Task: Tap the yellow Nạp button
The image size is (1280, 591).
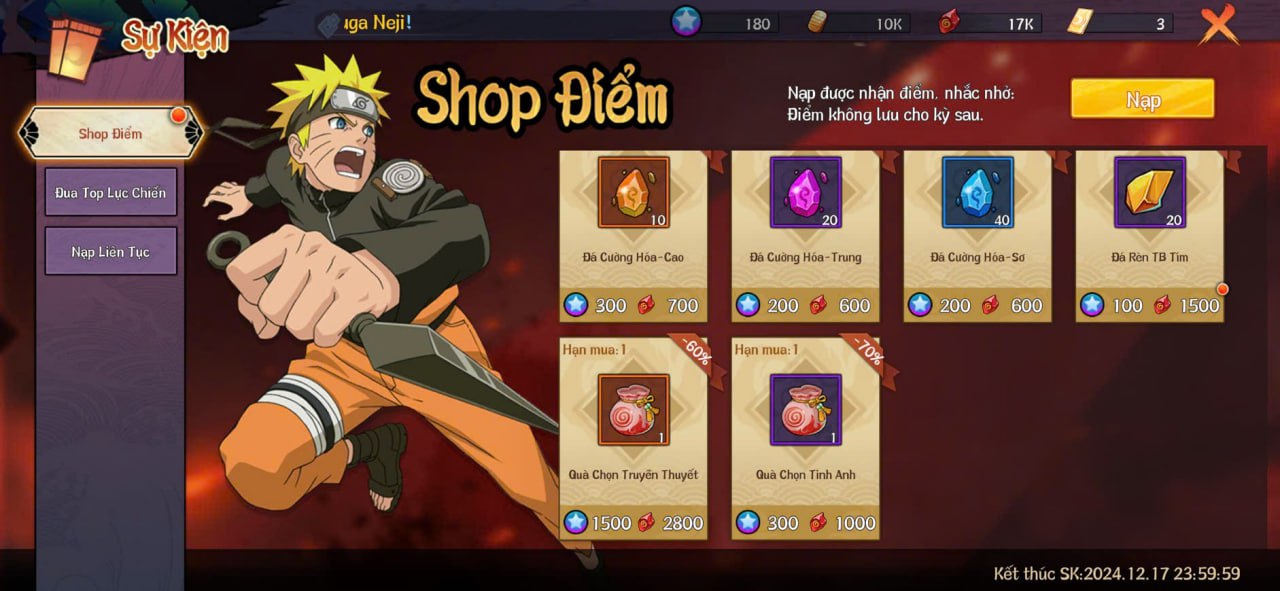Action: pos(1142,99)
